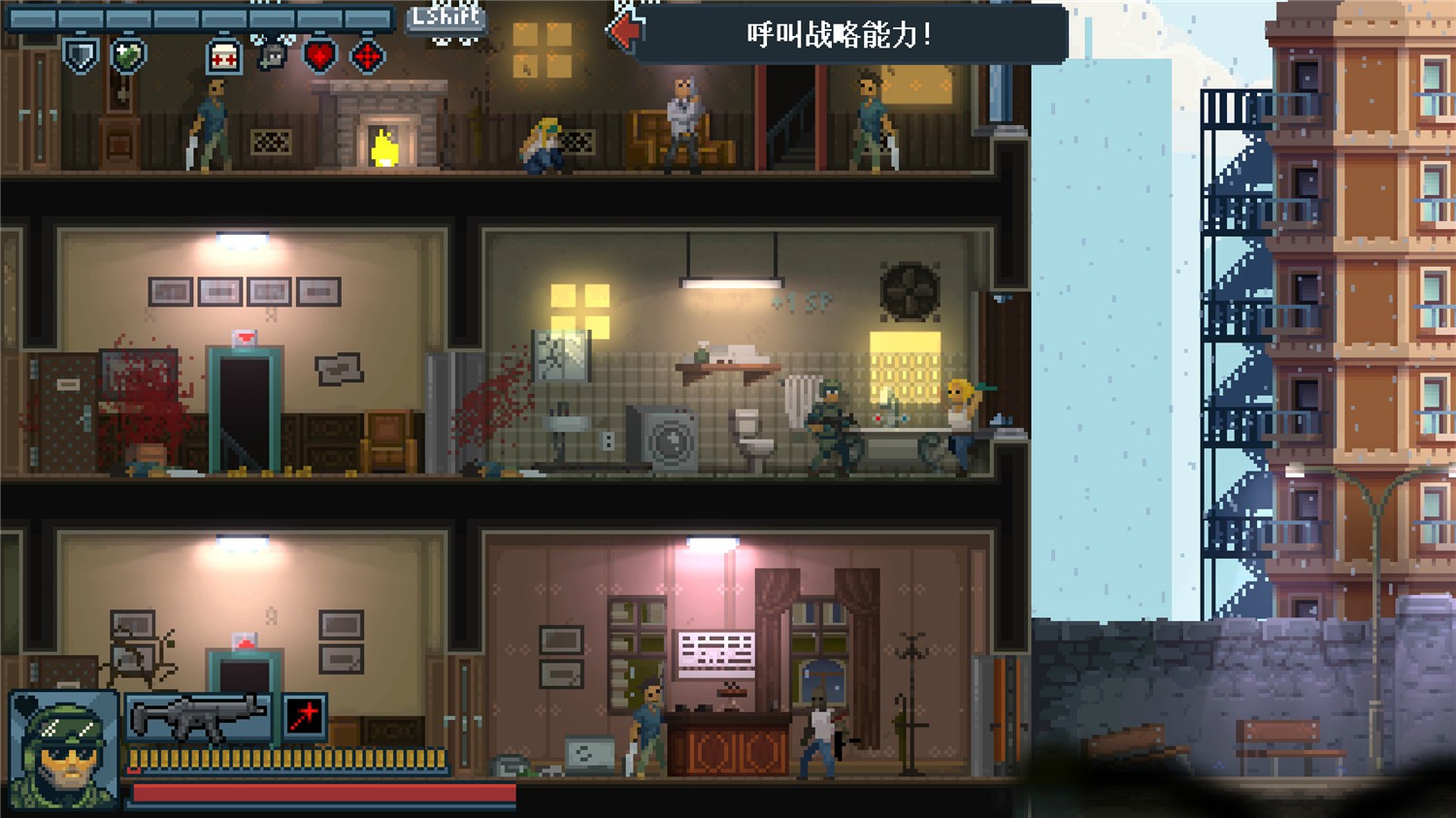
Task: Click the hanging medkit icon
Action: [x=223, y=56]
